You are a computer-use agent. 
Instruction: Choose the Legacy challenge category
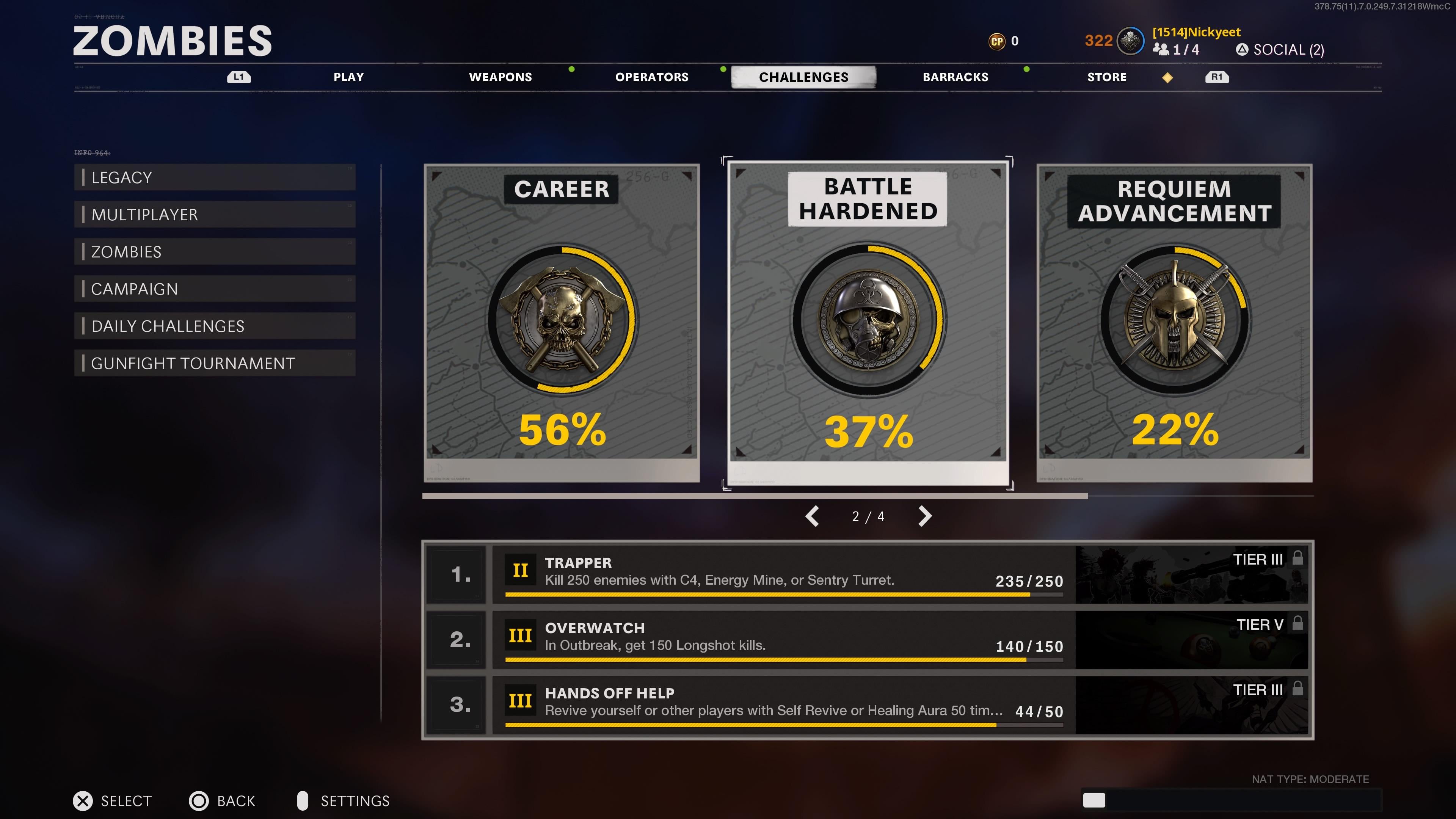(215, 177)
